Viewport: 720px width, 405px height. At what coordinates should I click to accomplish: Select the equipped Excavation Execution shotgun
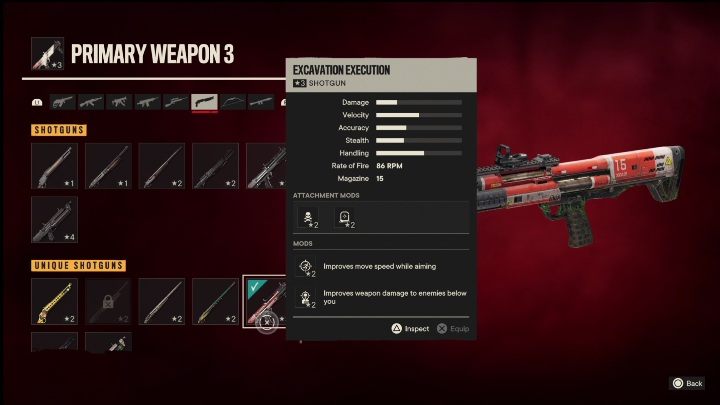click(x=265, y=301)
